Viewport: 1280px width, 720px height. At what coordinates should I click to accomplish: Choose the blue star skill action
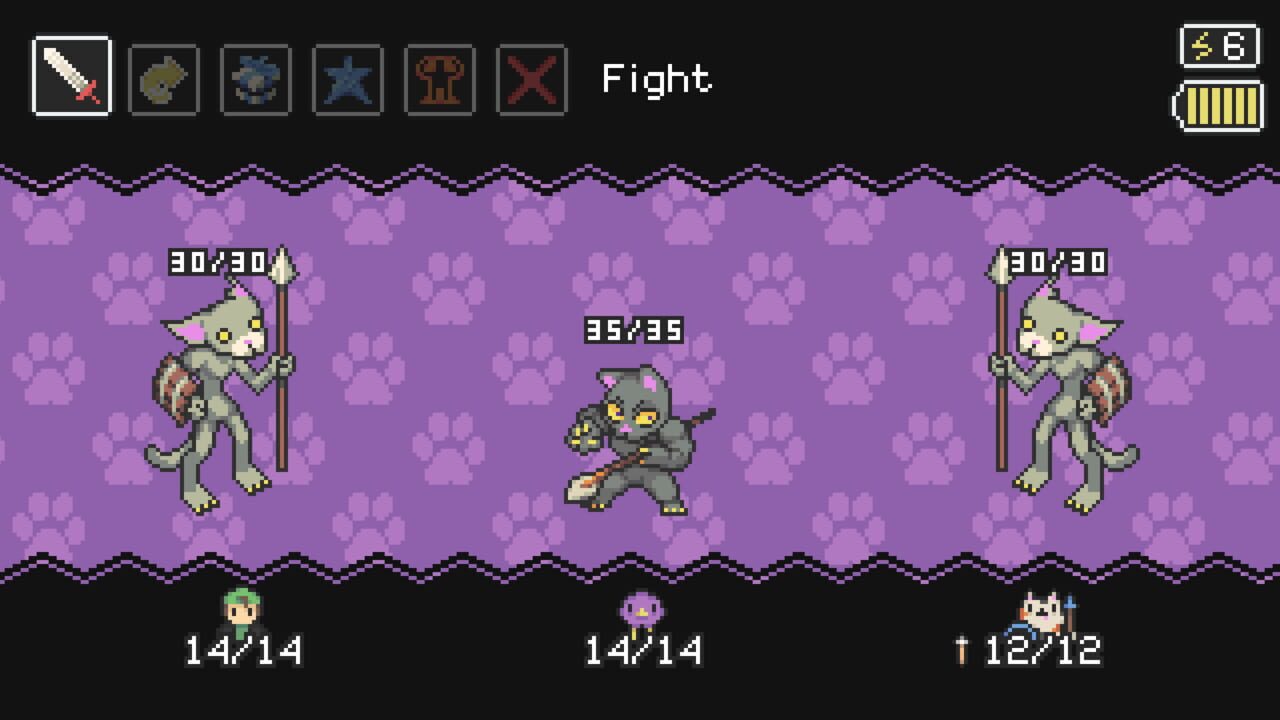347,81
